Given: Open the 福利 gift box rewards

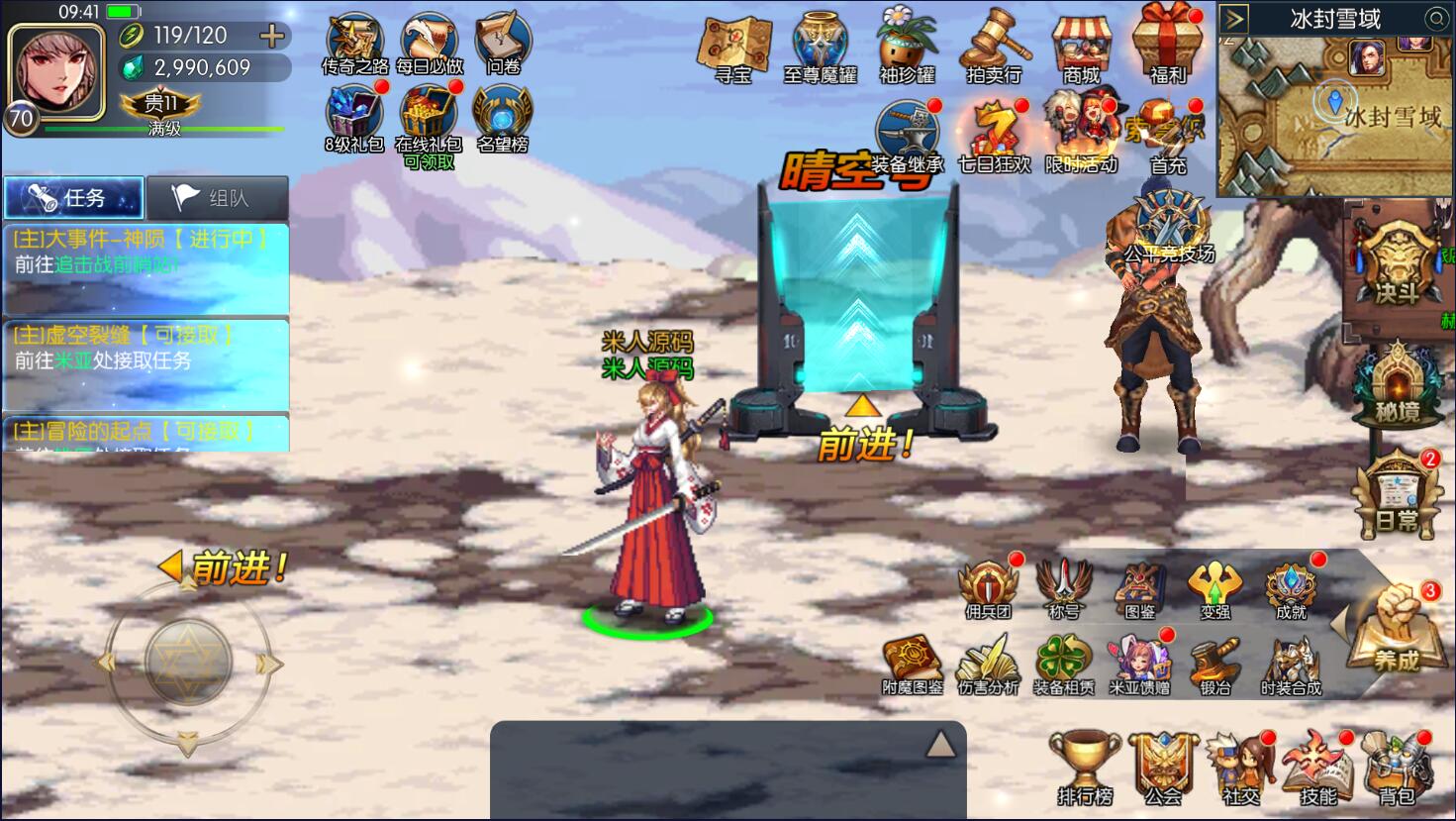Looking at the screenshot, I should (1168, 45).
